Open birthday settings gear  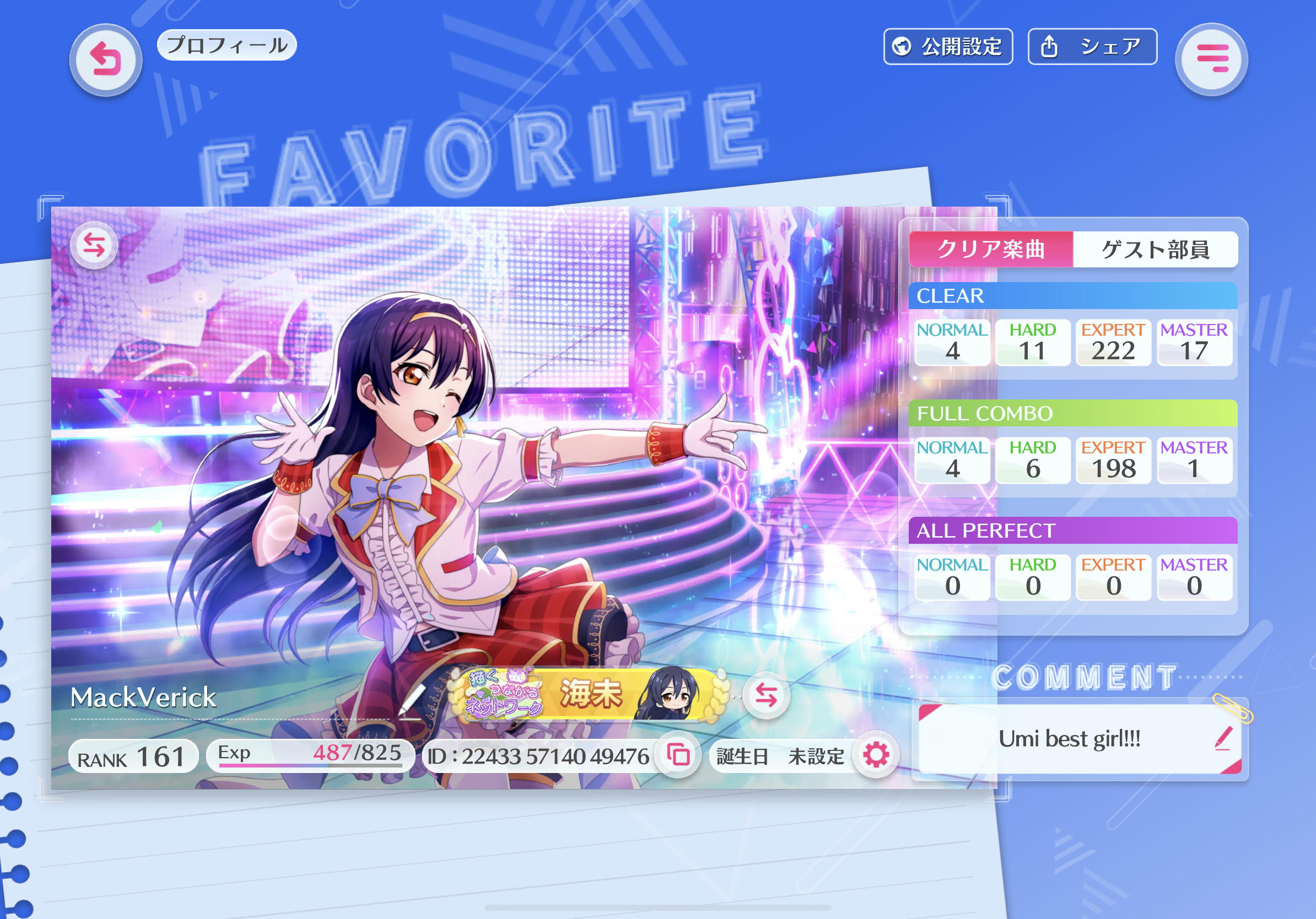coord(876,755)
